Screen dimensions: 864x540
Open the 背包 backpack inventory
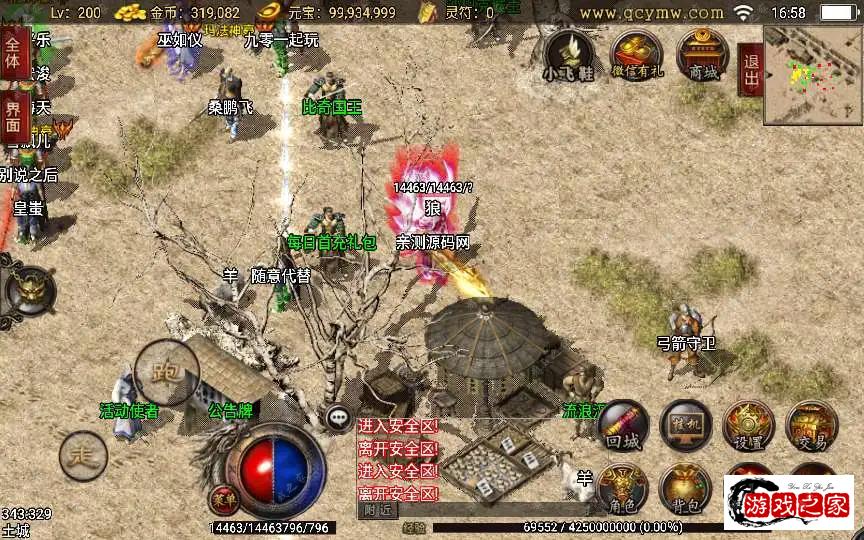click(x=685, y=488)
